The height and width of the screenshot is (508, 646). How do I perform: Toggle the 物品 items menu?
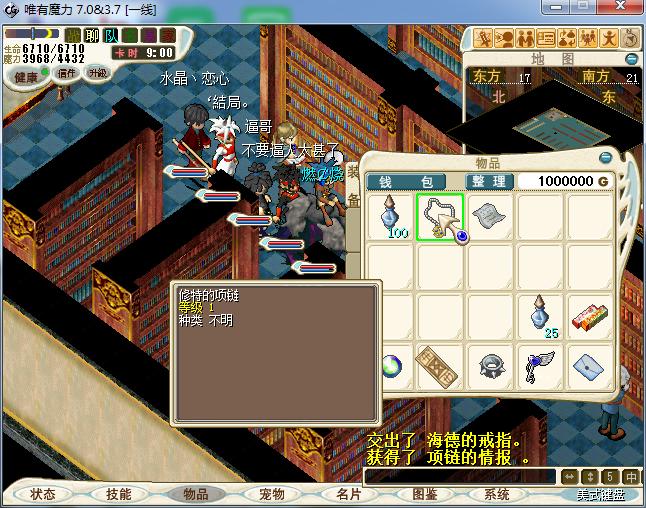(x=194, y=494)
